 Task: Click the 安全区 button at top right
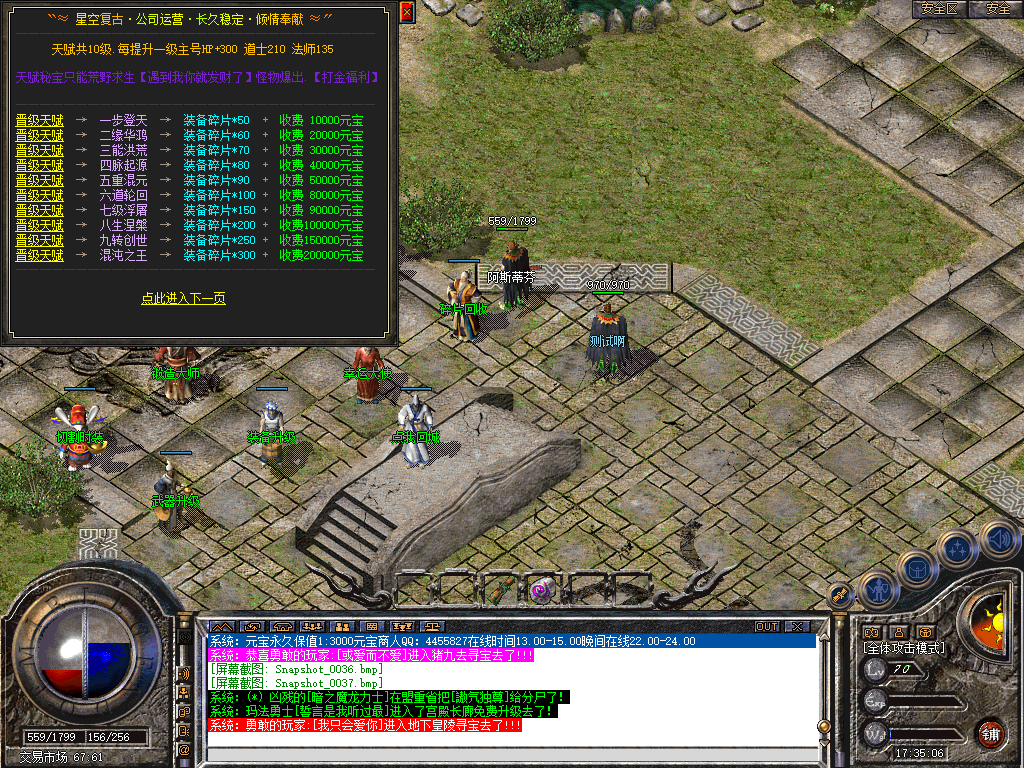click(x=940, y=9)
